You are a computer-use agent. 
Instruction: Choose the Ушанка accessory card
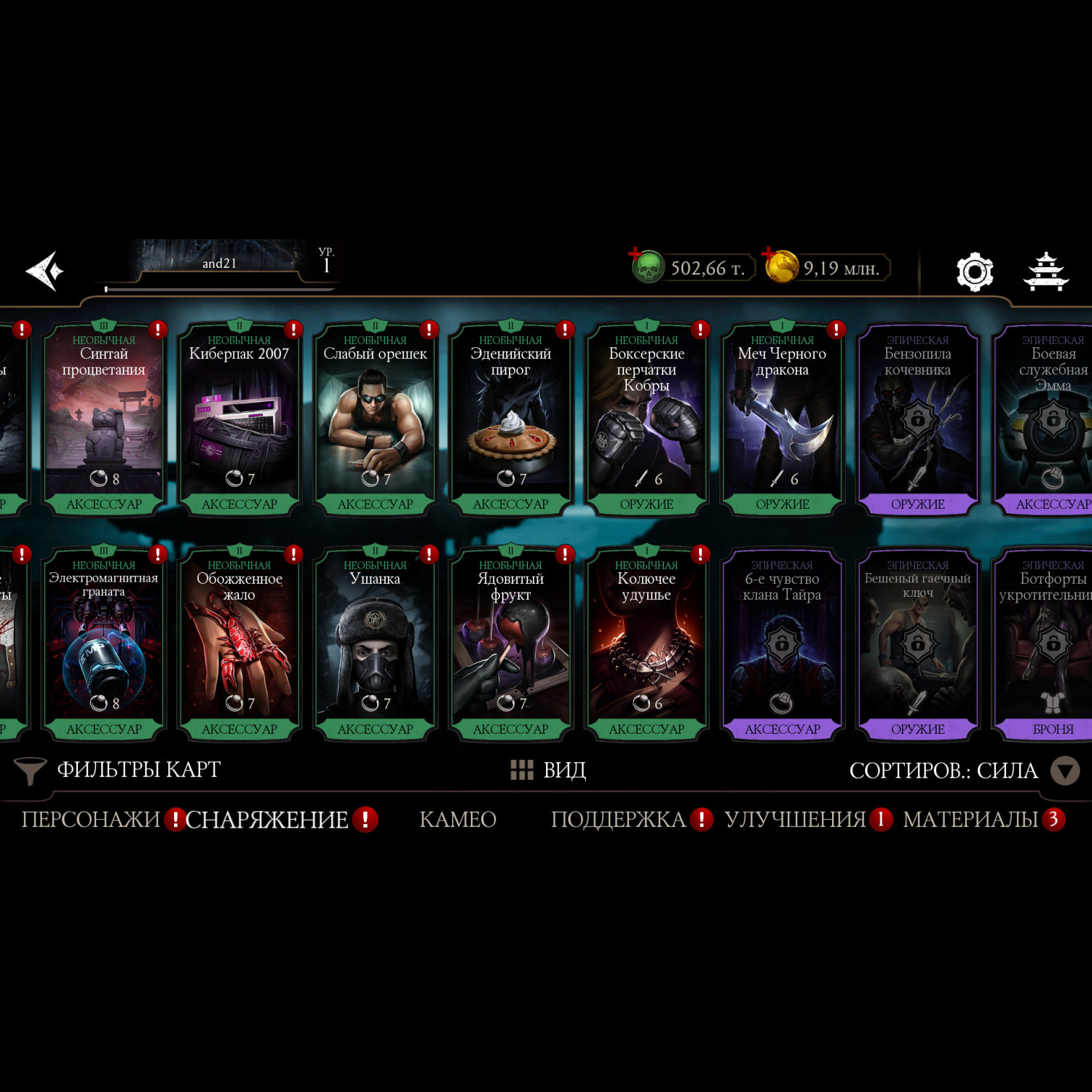375,645
